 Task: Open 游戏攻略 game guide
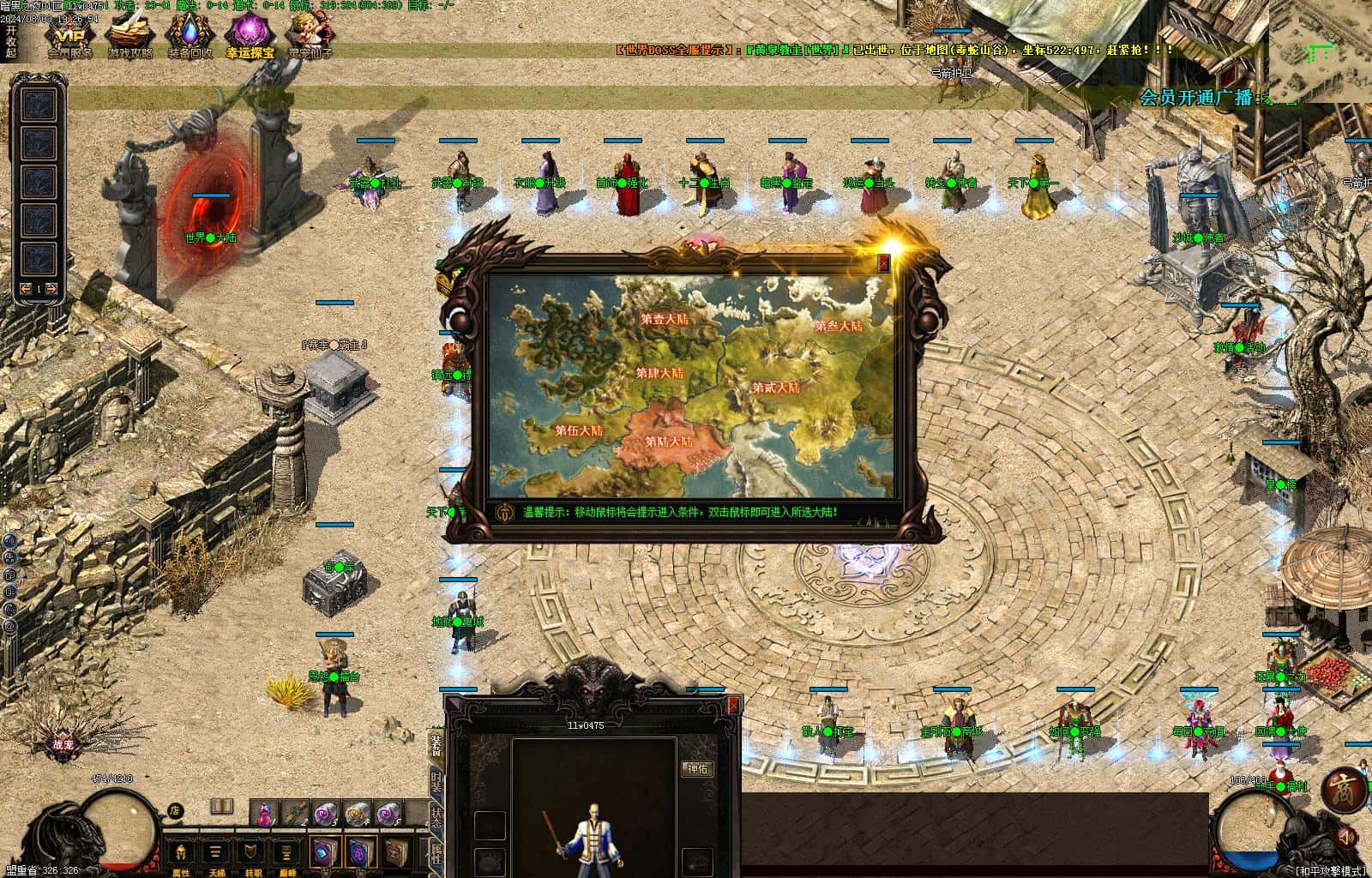click(129, 37)
